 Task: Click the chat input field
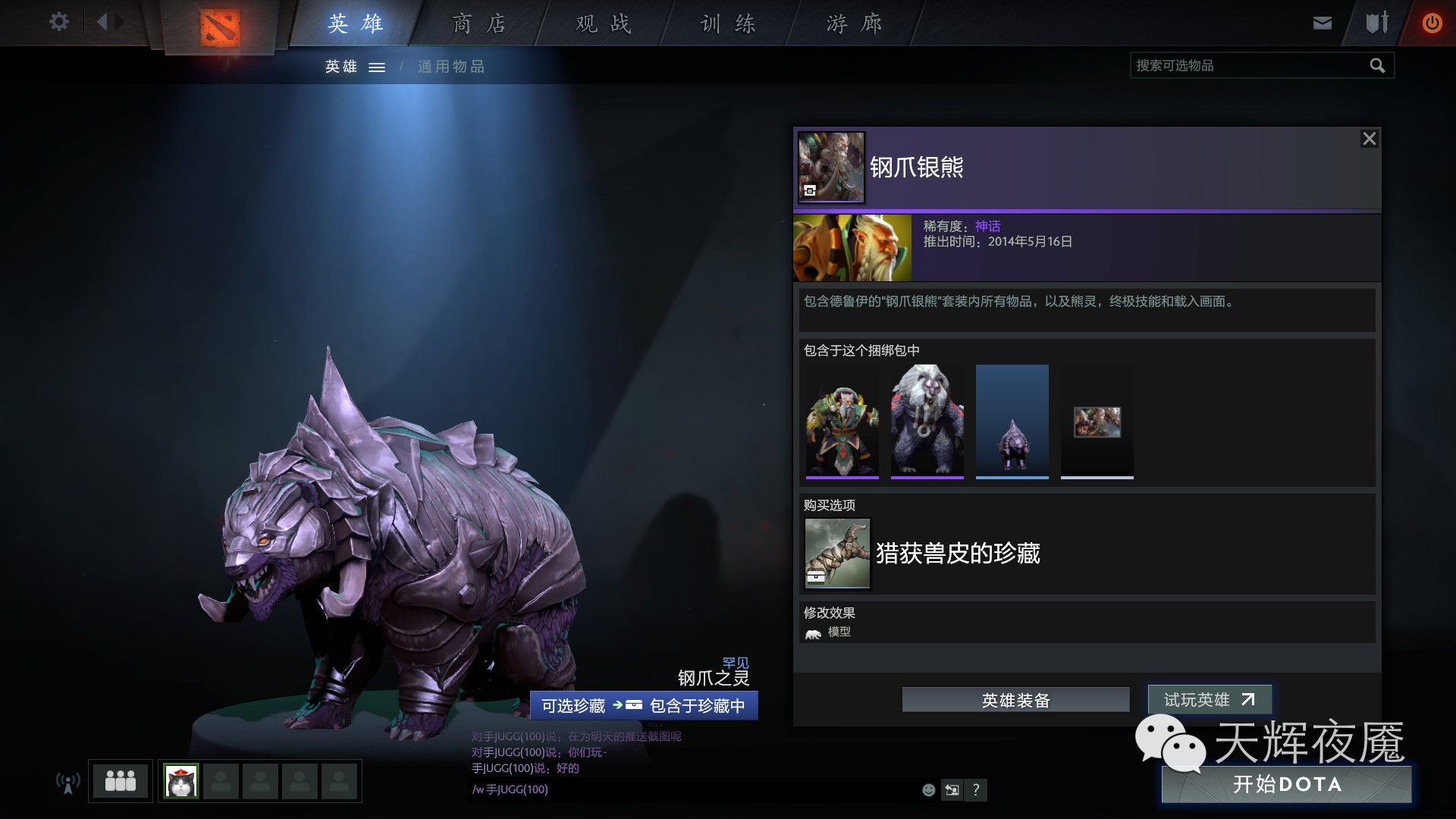tap(682, 789)
